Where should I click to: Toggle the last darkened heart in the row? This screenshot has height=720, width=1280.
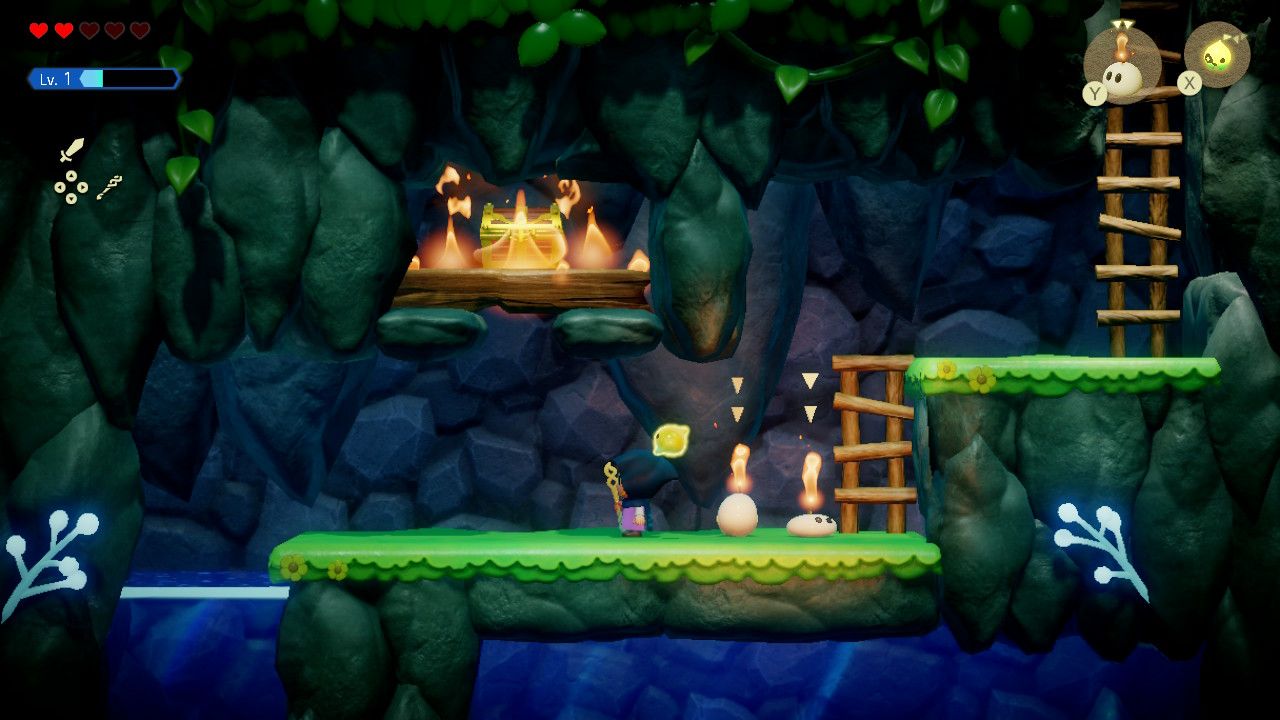point(139,30)
